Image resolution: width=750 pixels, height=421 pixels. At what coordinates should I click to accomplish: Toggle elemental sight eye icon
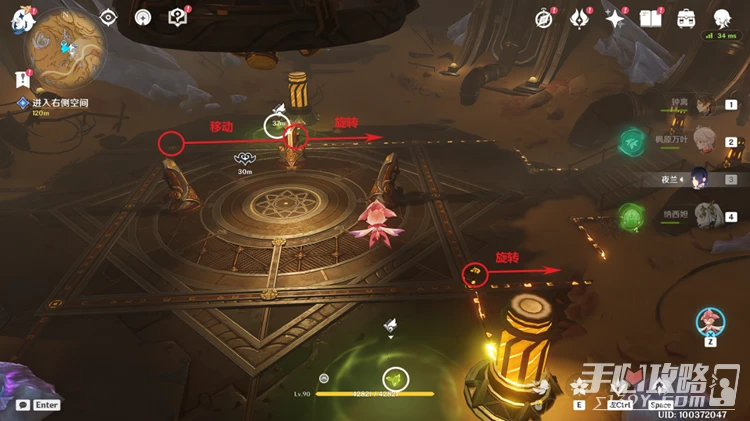point(109,17)
